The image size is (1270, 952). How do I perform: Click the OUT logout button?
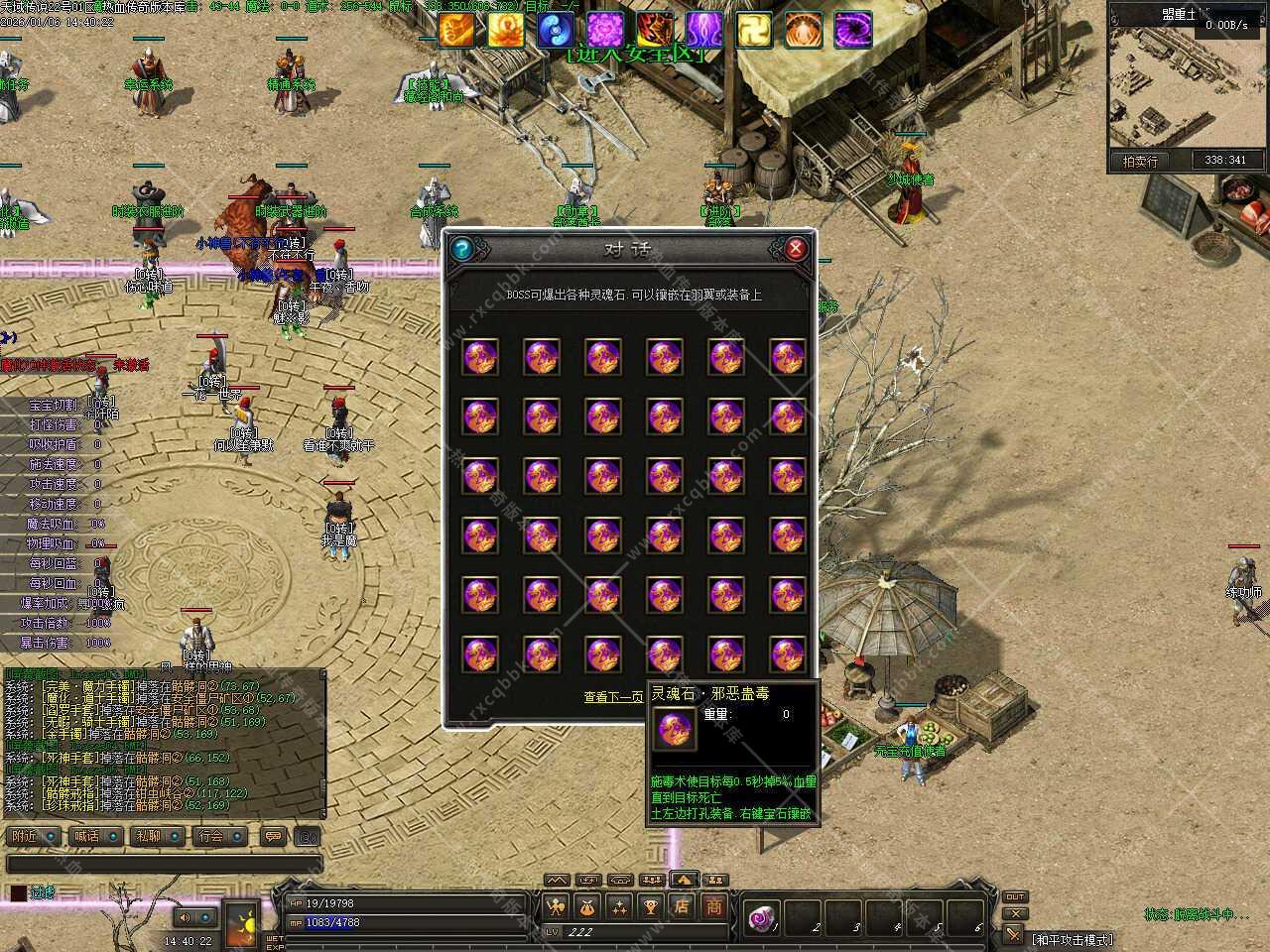pyautogui.click(x=1014, y=896)
